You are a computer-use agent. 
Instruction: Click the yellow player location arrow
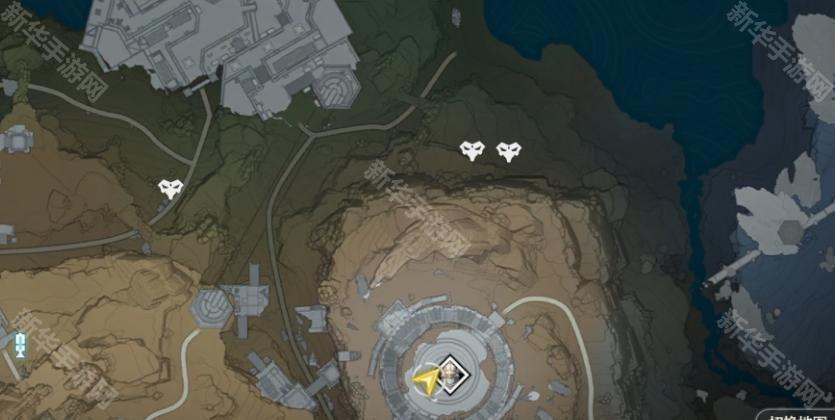point(427,380)
